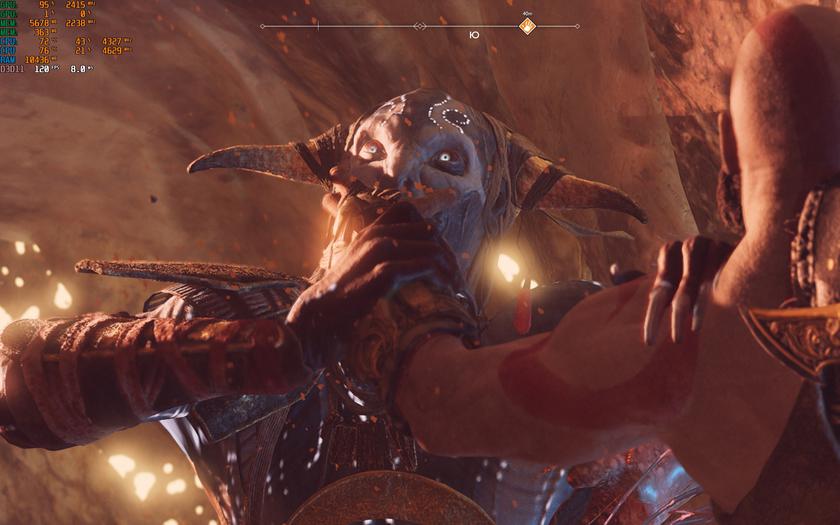The width and height of the screenshot is (840, 525).
Task: Click the compass's south direction letter
Action: (474, 35)
